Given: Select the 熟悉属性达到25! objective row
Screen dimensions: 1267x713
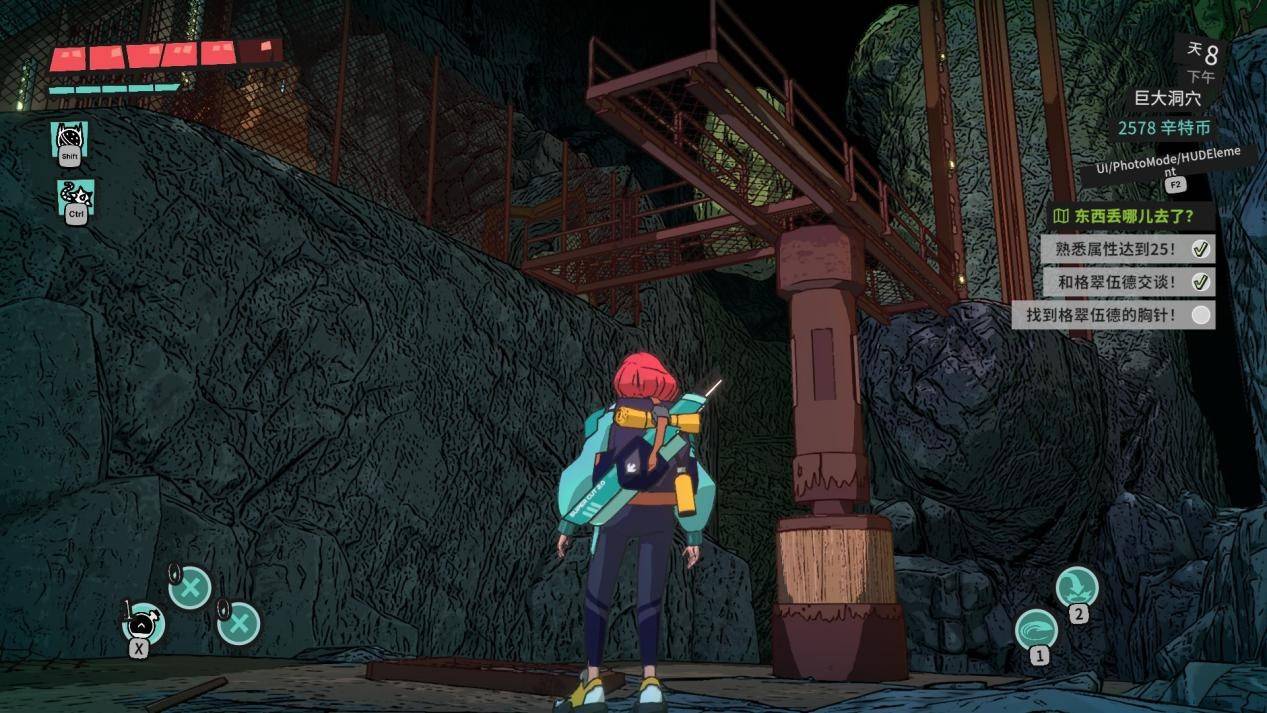Looking at the screenshot, I should [1128, 249].
